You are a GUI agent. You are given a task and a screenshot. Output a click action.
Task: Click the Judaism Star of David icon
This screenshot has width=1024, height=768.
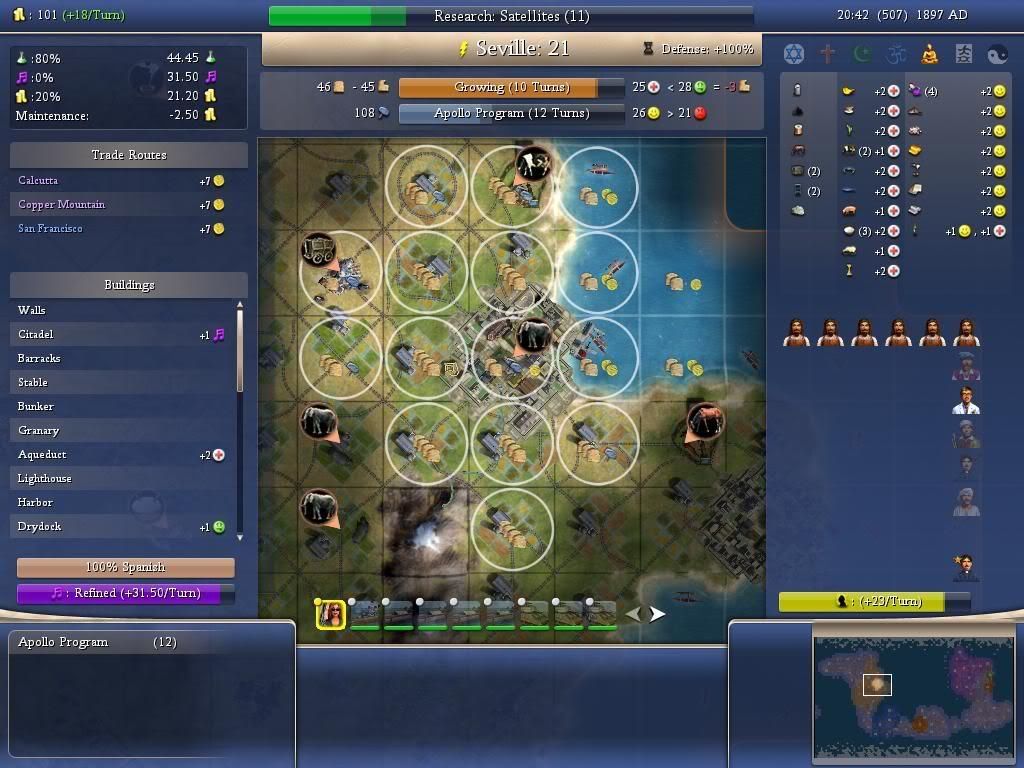pos(794,53)
